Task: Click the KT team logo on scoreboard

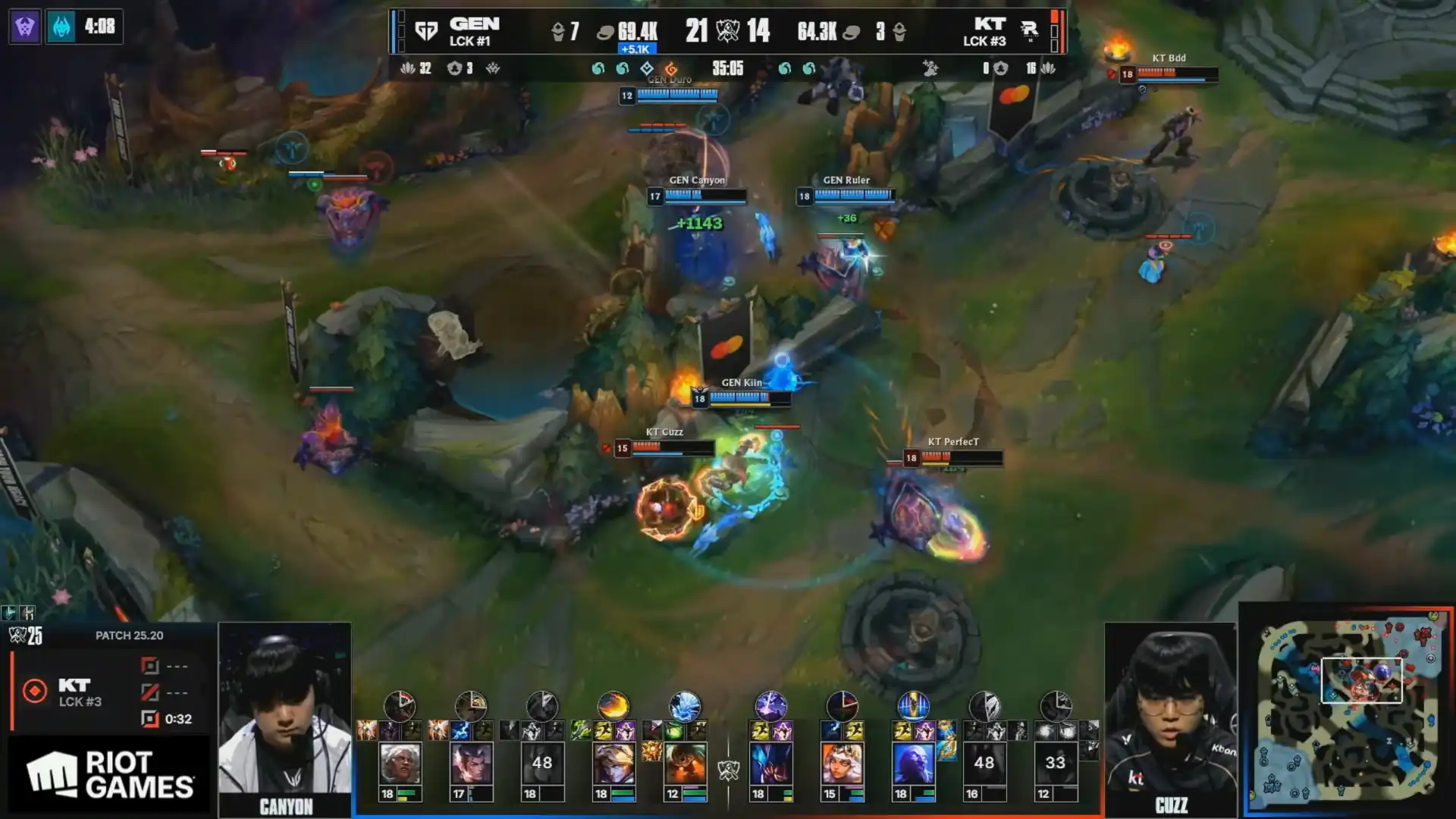Action: tap(1029, 31)
